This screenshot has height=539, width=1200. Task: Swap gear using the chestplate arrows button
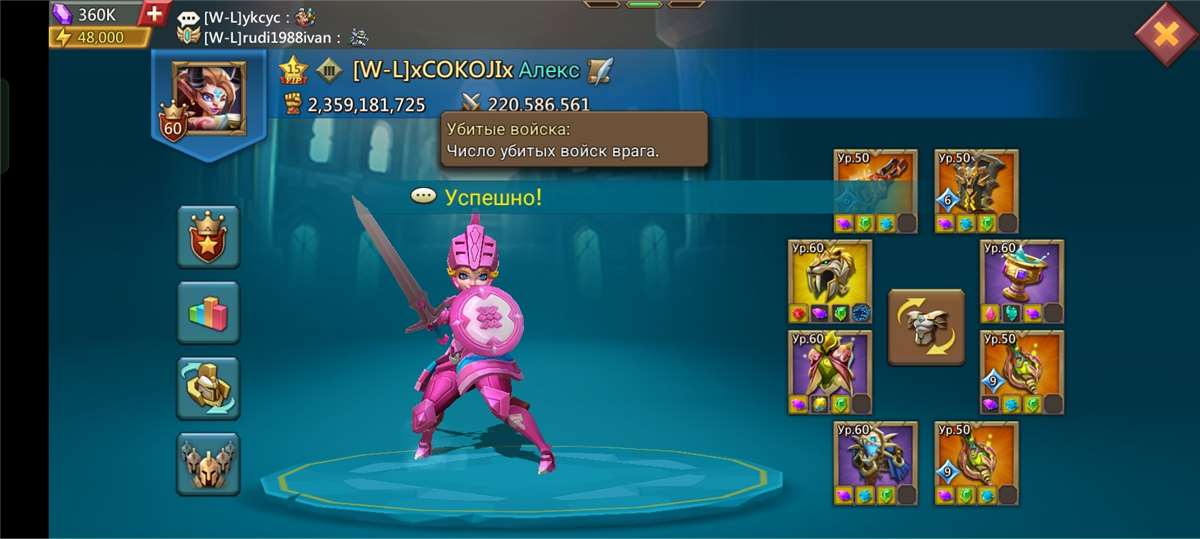(x=926, y=327)
